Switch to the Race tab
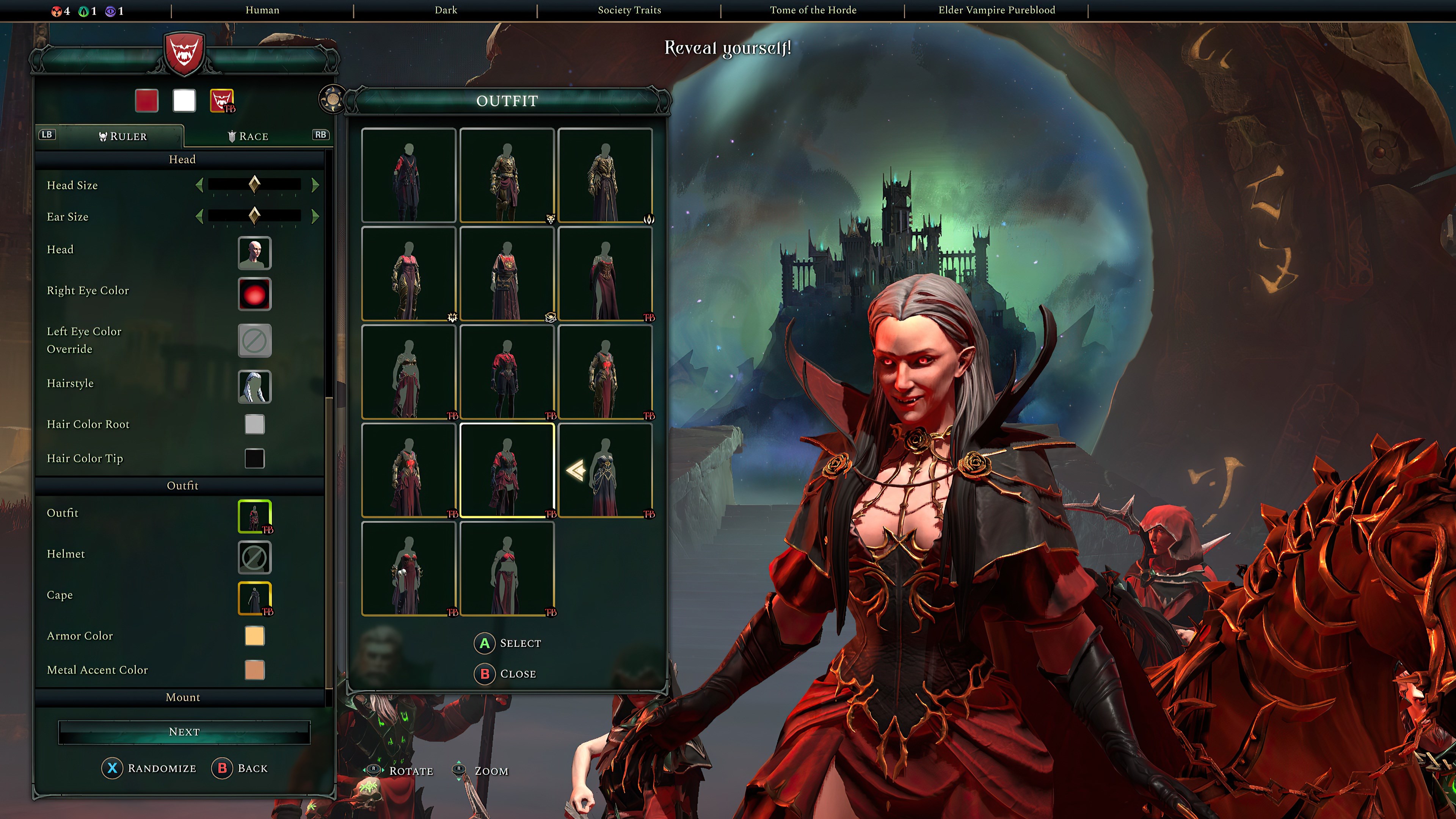The width and height of the screenshot is (1456, 819). click(x=248, y=136)
